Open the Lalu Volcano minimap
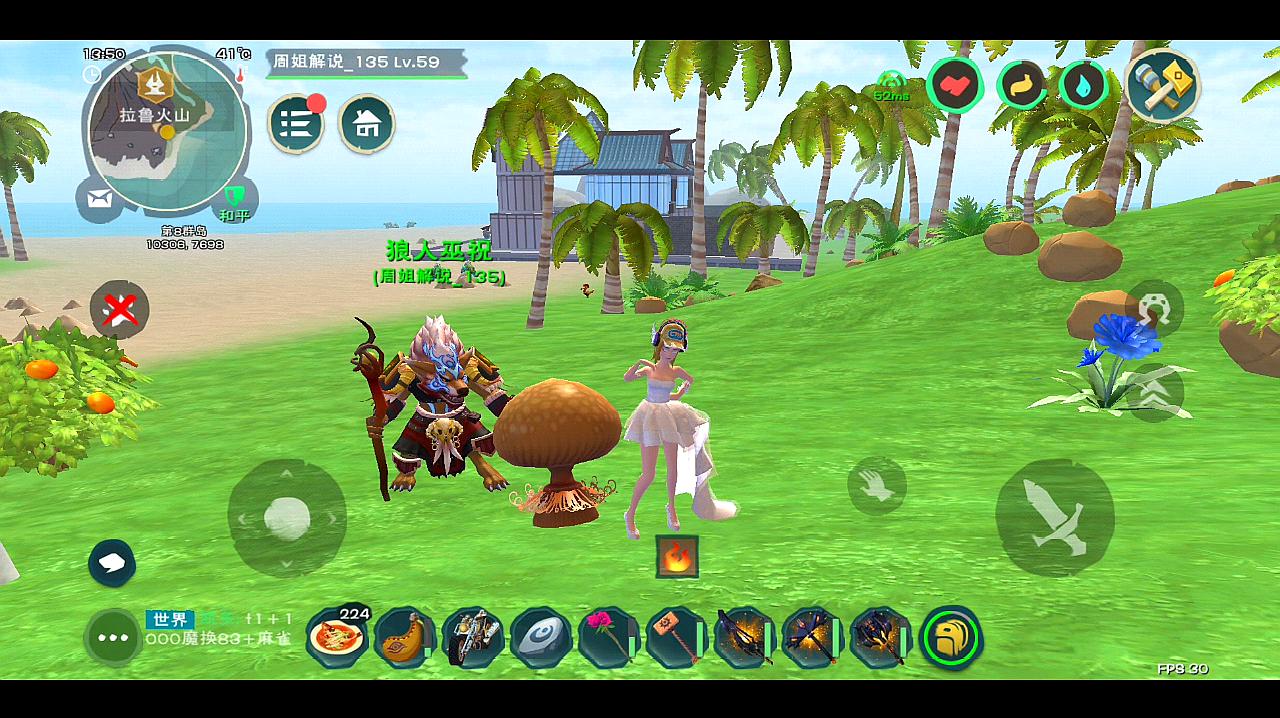 [x=167, y=130]
